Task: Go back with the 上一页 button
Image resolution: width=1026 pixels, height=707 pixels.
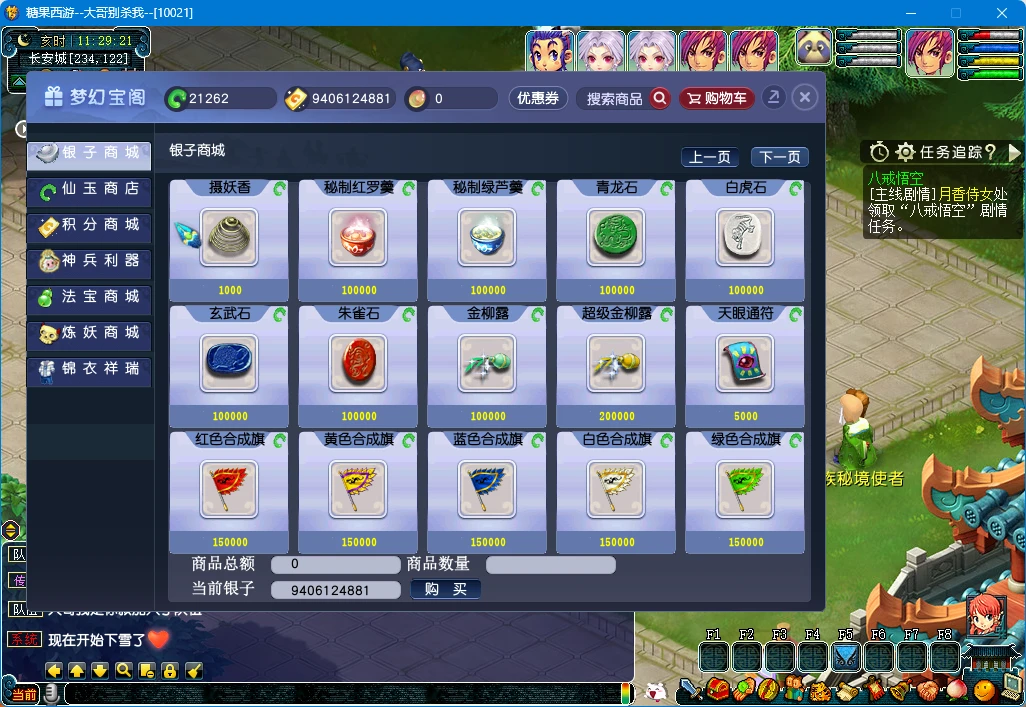Action: tap(710, 157)
